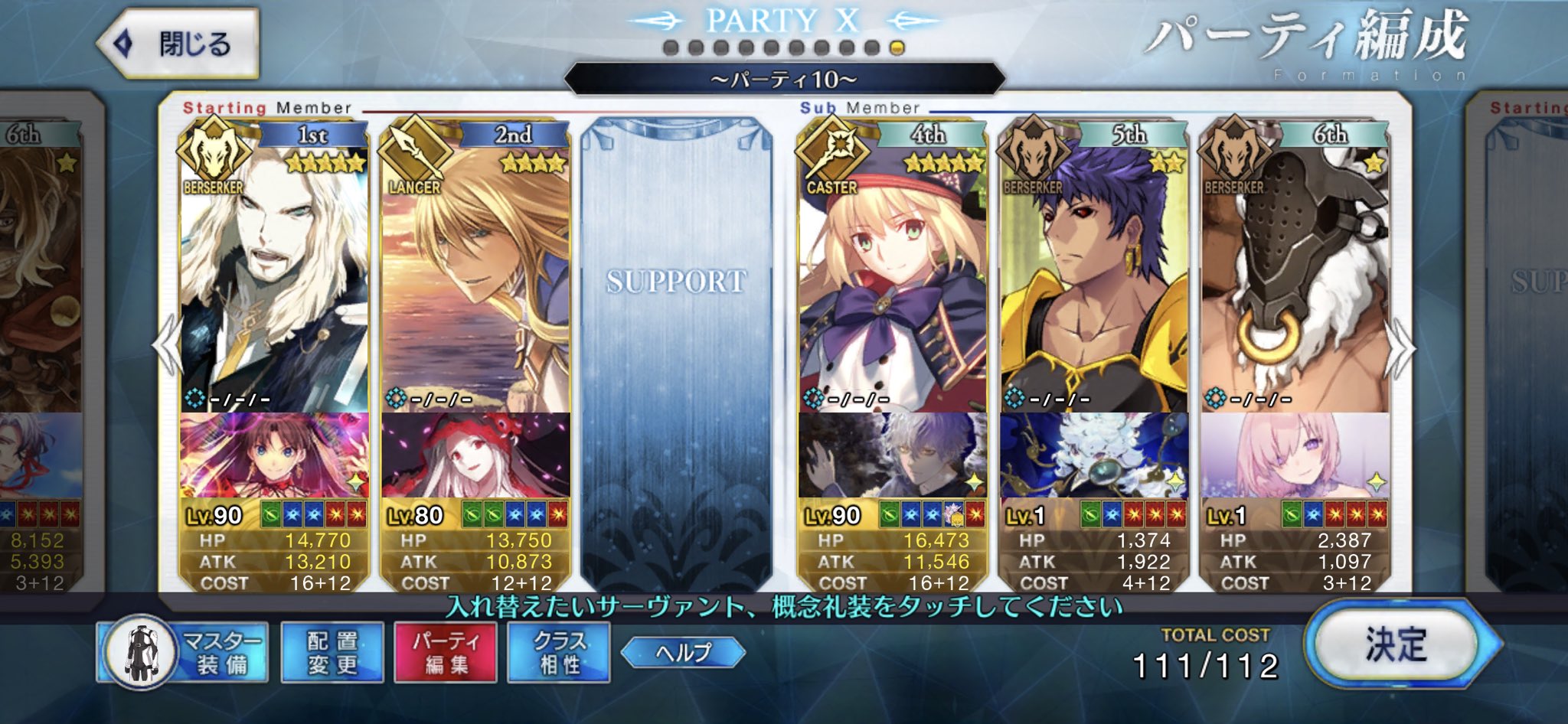Show the クラス相性 class affinity chart

click(559, 653)
